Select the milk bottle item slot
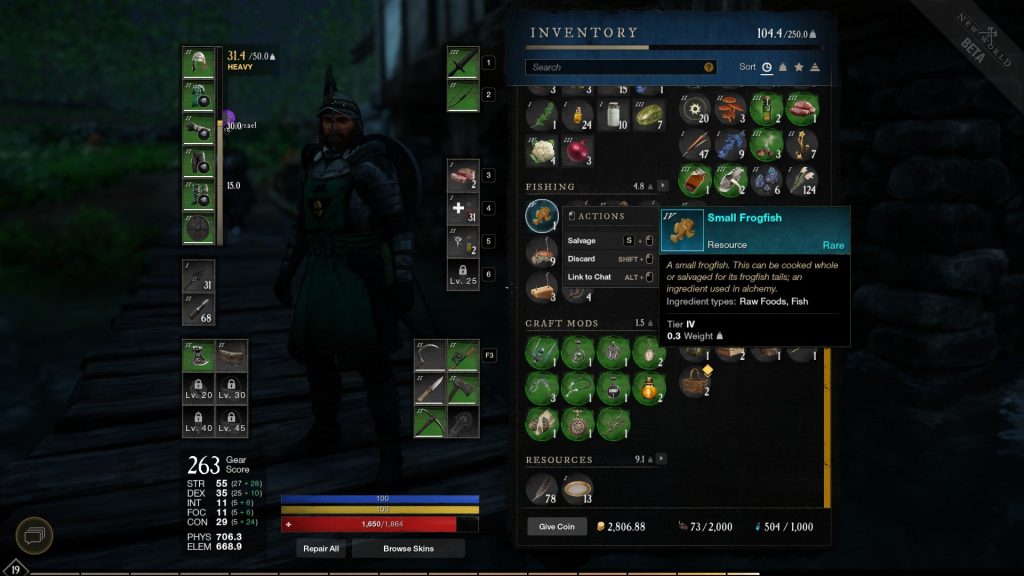The height and width of the screenshot is (576, 1024). click(613, 115)
